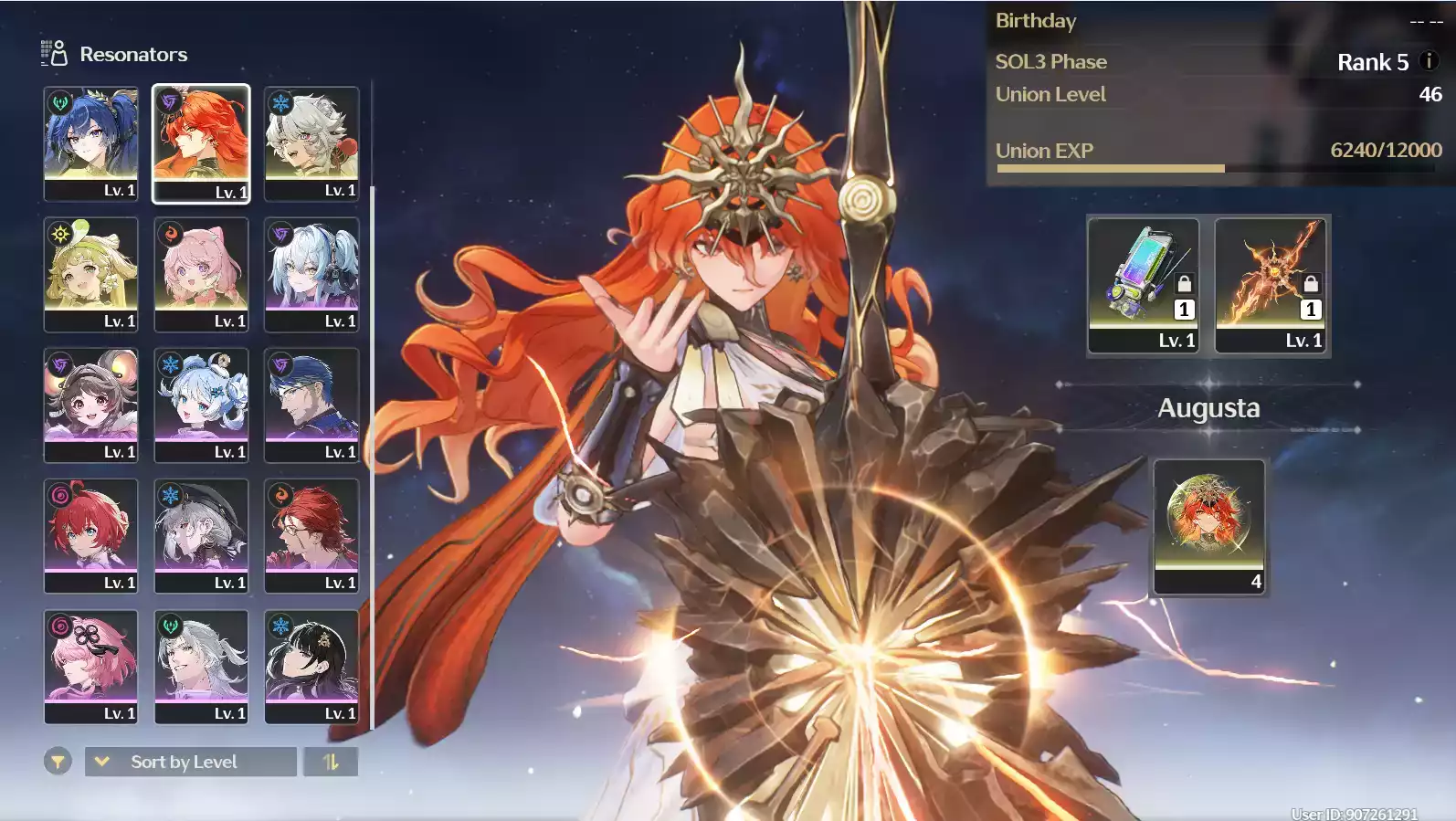This screenshot has height=821, width=1456.
Task: Select the blue-capped officer resonator portrait
Action: (311, 405)
